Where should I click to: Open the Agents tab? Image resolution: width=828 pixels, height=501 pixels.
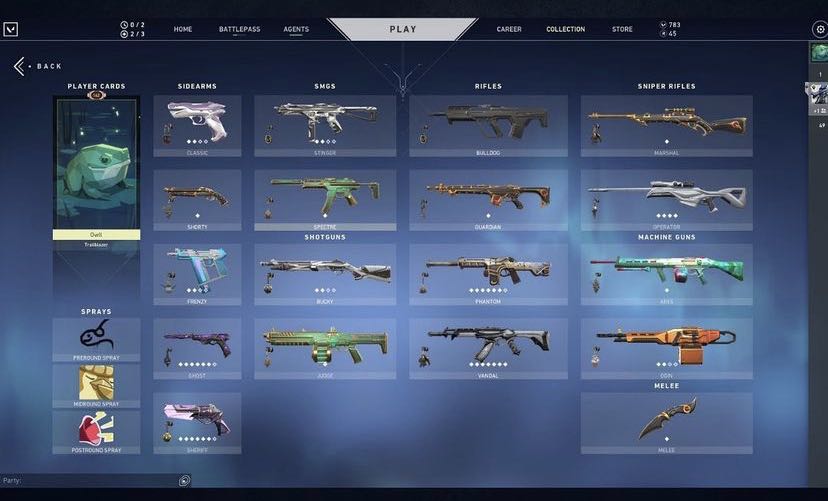pos(296,29)
